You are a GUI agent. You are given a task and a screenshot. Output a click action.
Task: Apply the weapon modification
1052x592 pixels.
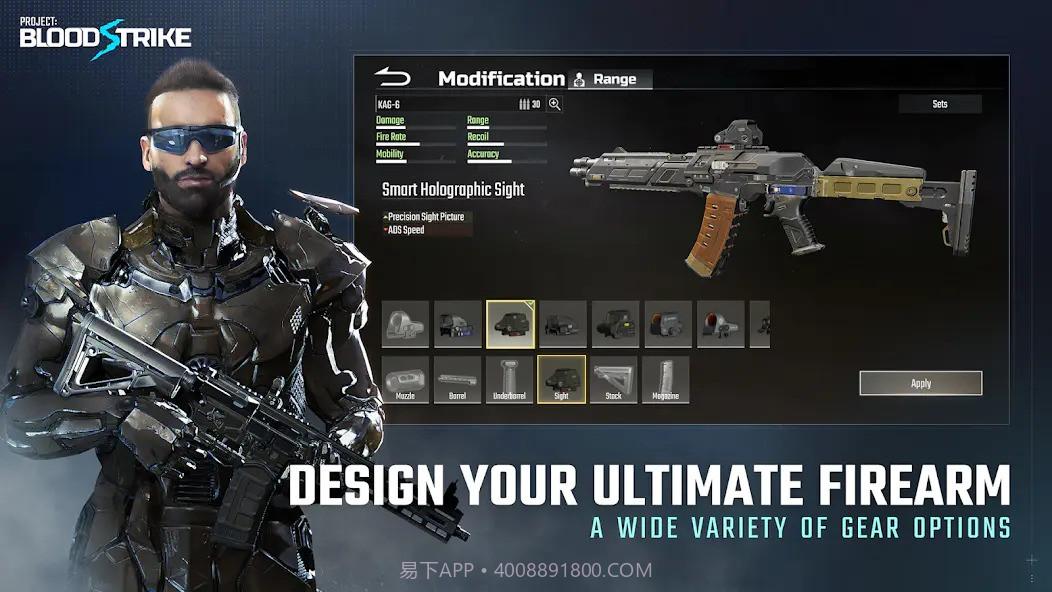tap(920, 383)
